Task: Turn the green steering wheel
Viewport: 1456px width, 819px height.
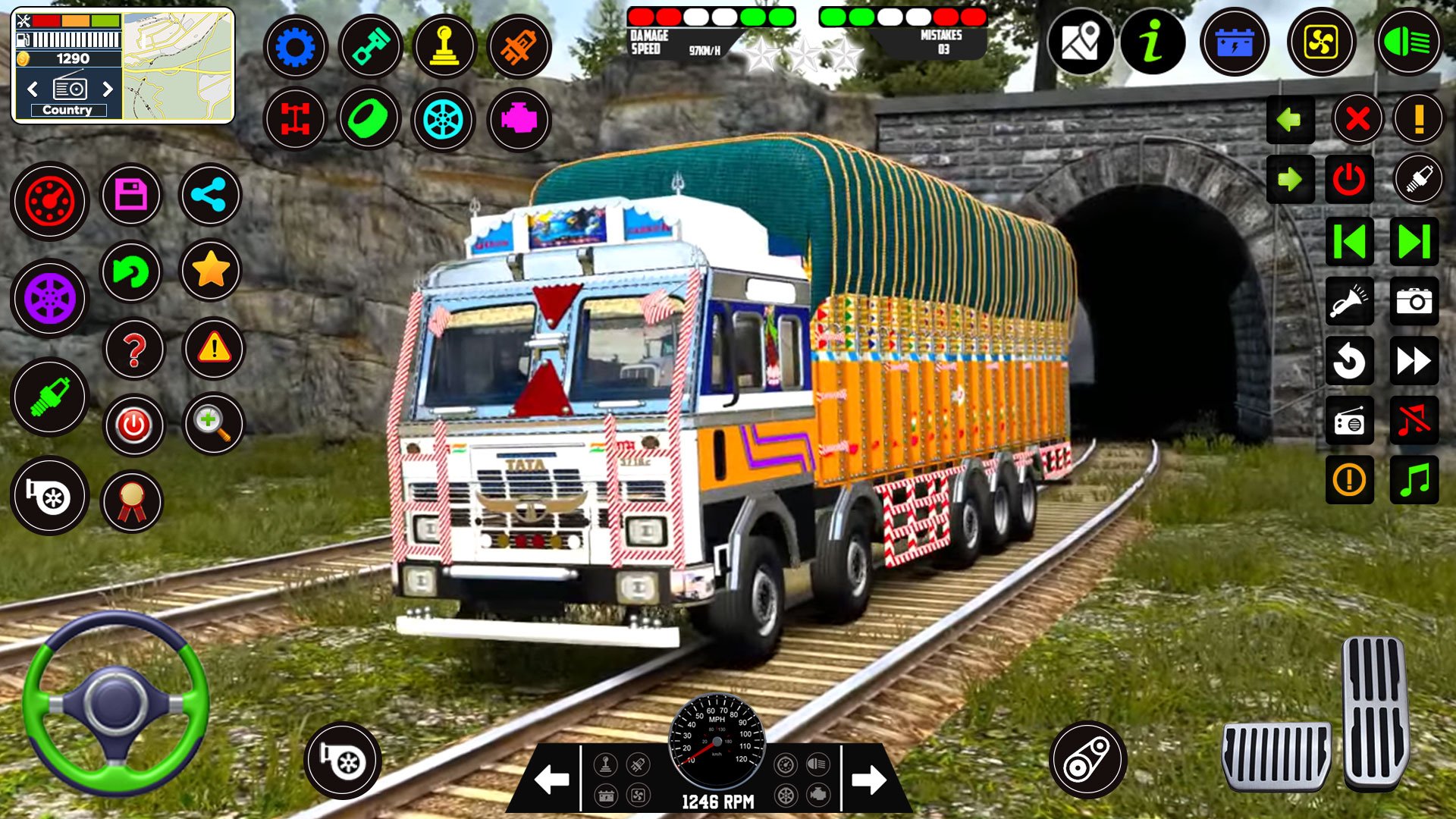Action: click(x=115, y=704)
